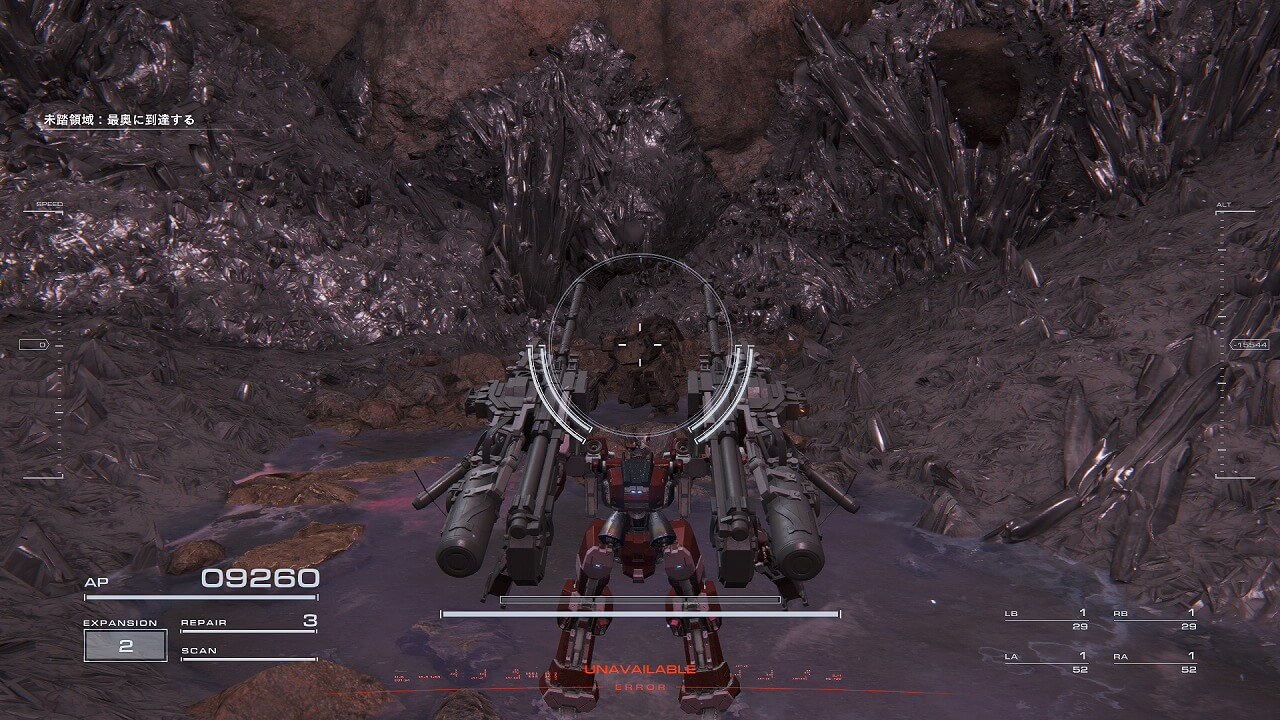Choose the LA arm weapon slot
Viewport: 1280px width, 720px height.
click(x=1046, y=662)
